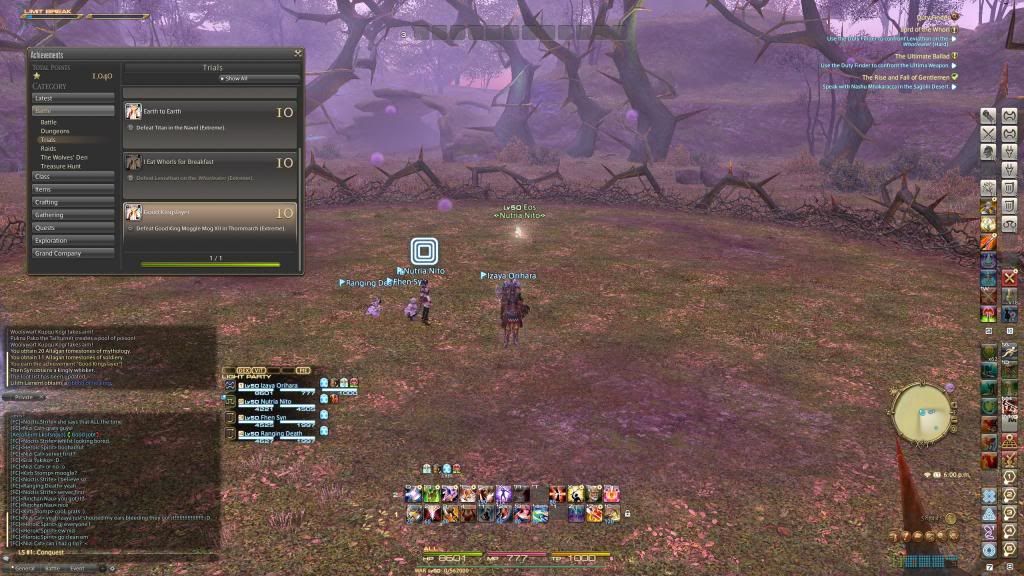
Task: Show the Quests achievements category
Action: (x=74, y=227)
